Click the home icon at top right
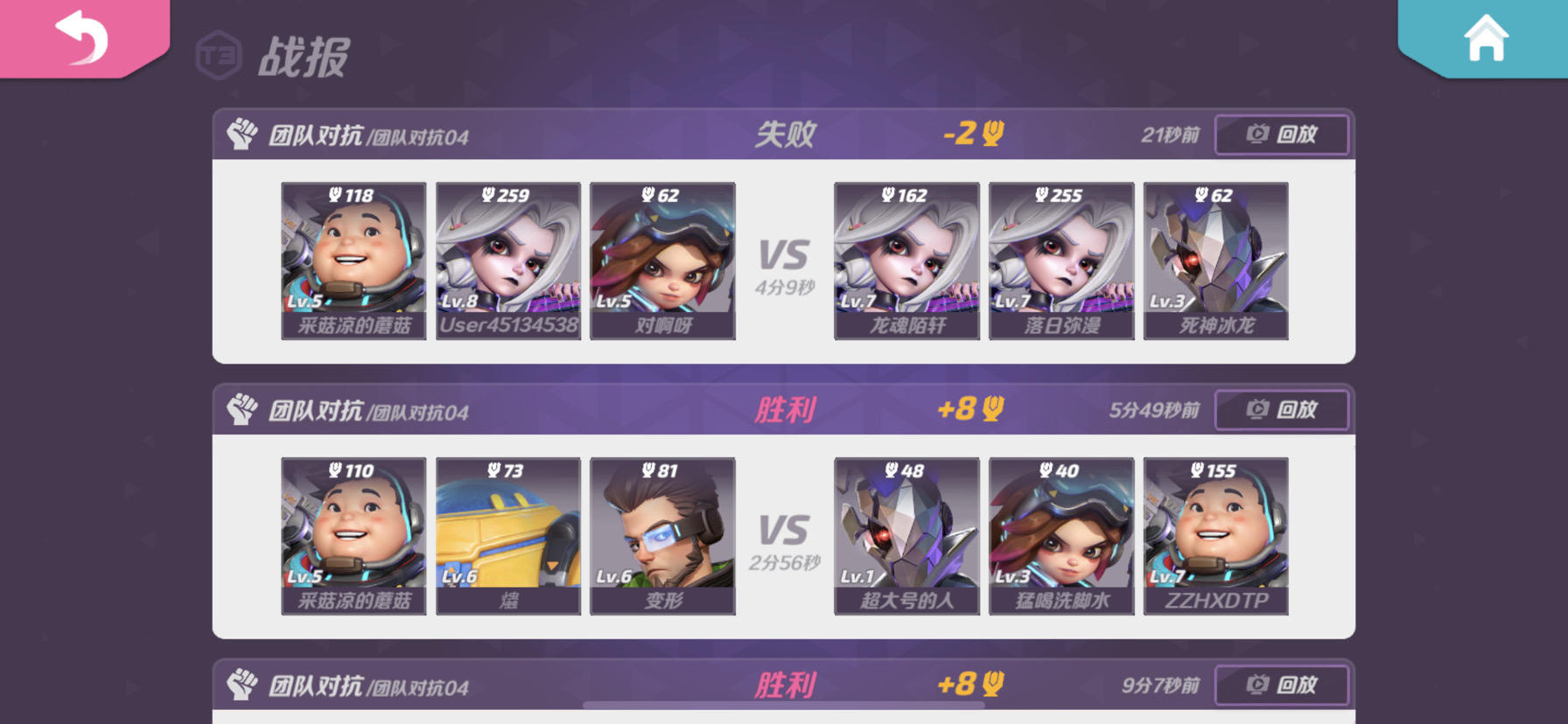Image resolution: width=1568 pixels, height=724 pixels. click(1488, 37)
